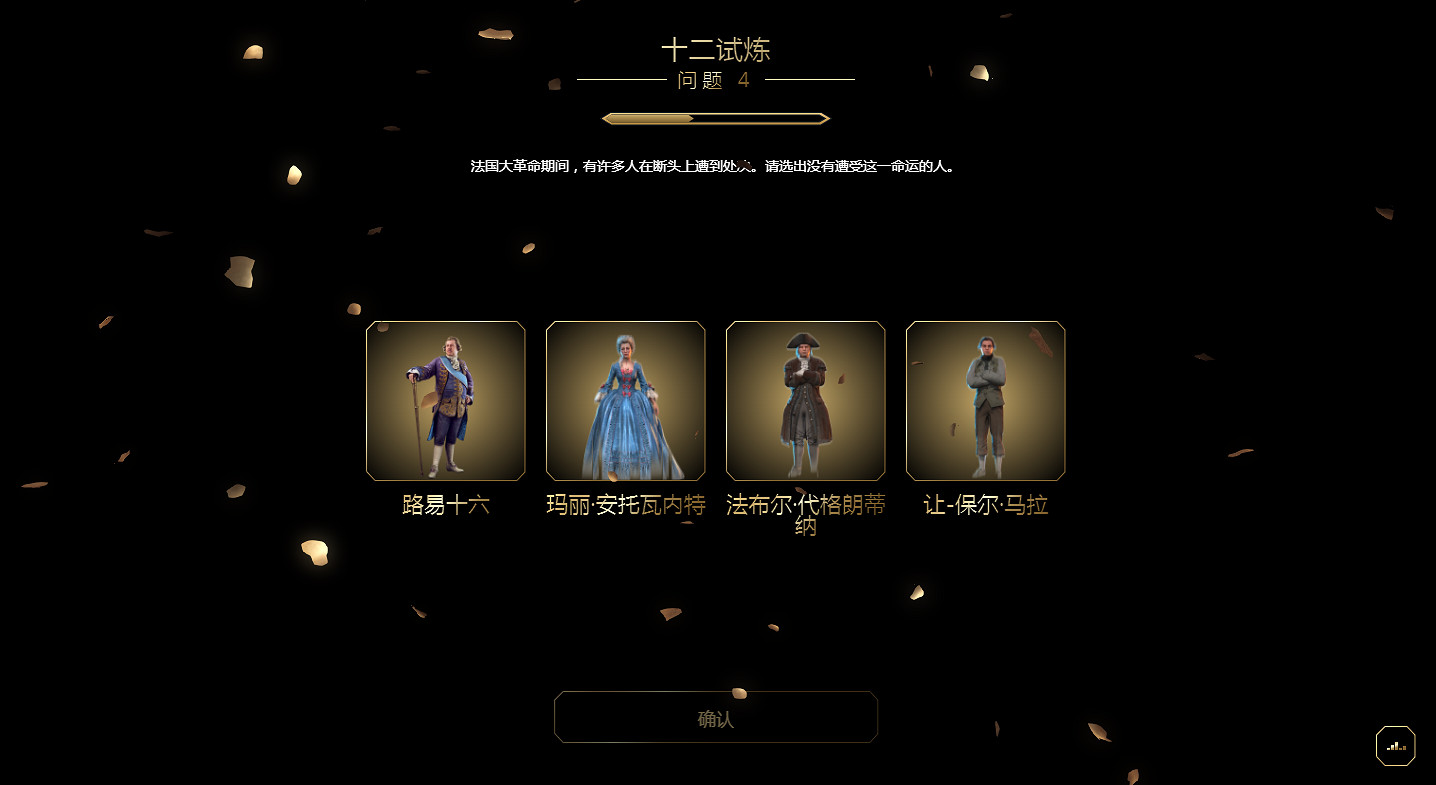Image resolution: width=1436 pixels, height=785 pixels.
Task: Toggle sound via the octagonal bottom-right button
Action: tap(1395, 745)
